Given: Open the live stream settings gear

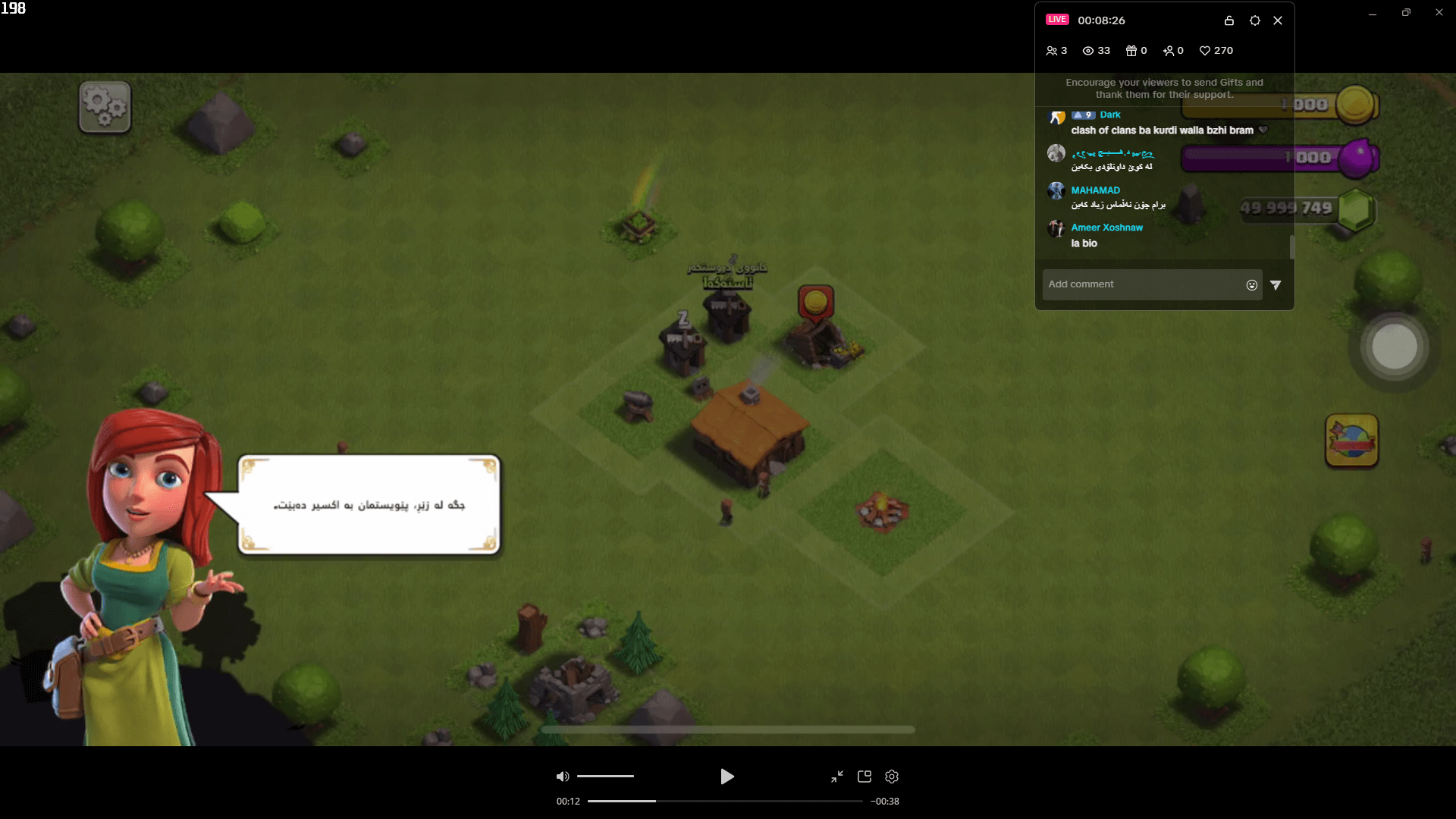Looking at the screenshot, I should (x=1254, y=20).
